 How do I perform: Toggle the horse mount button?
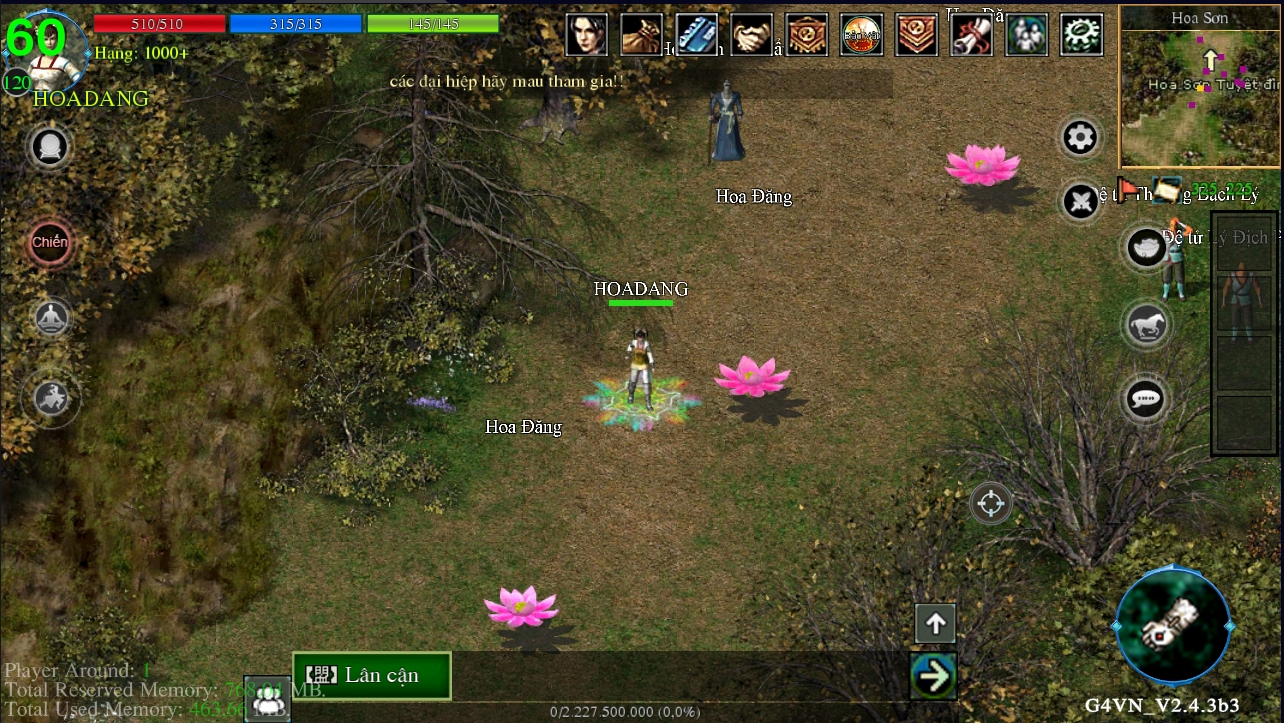coord(1145,325)
